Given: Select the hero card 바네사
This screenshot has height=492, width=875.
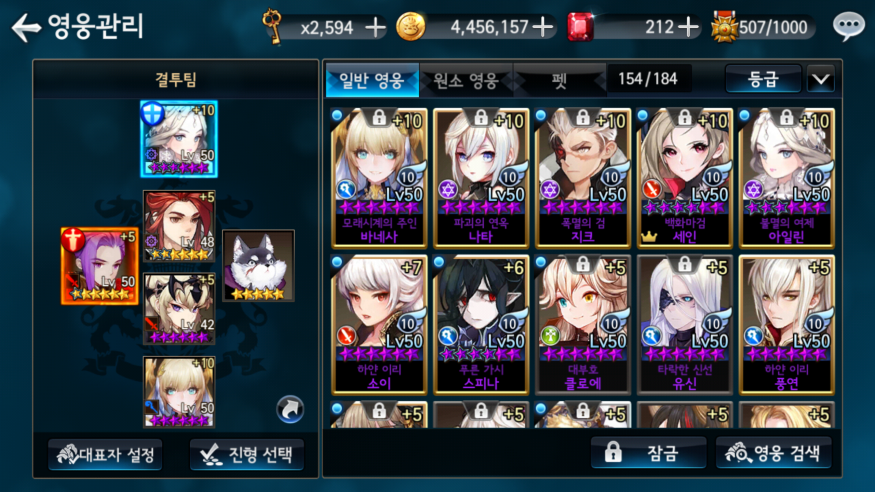Looking at the screenshot, I should point(380,178).
